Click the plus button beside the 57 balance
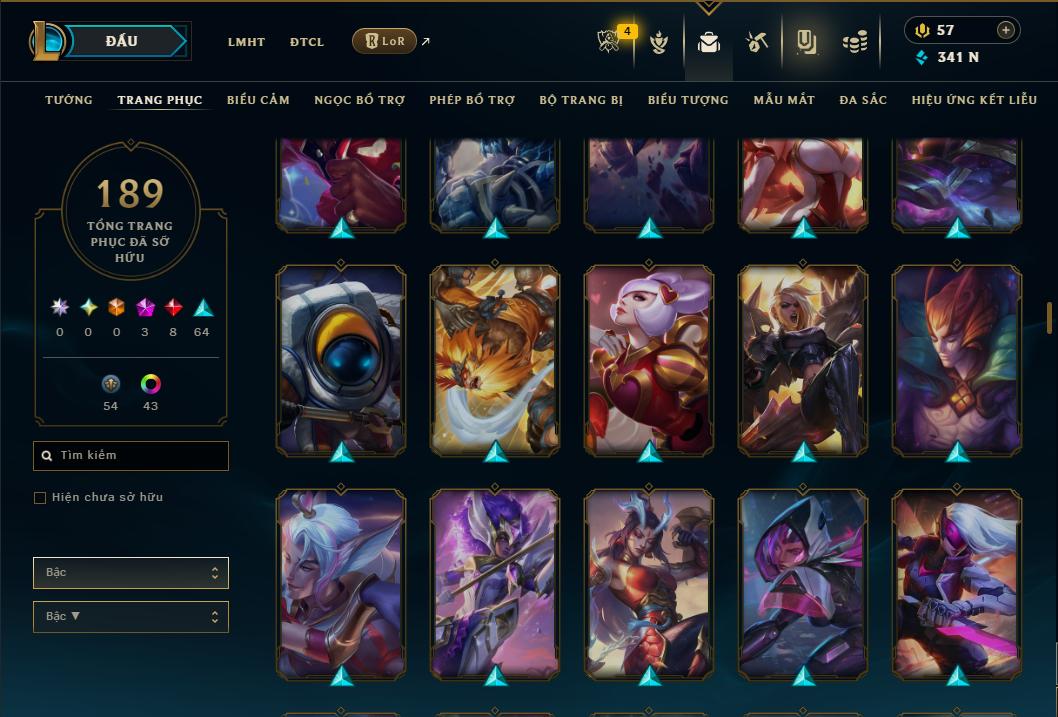 tap(1006, 30)
